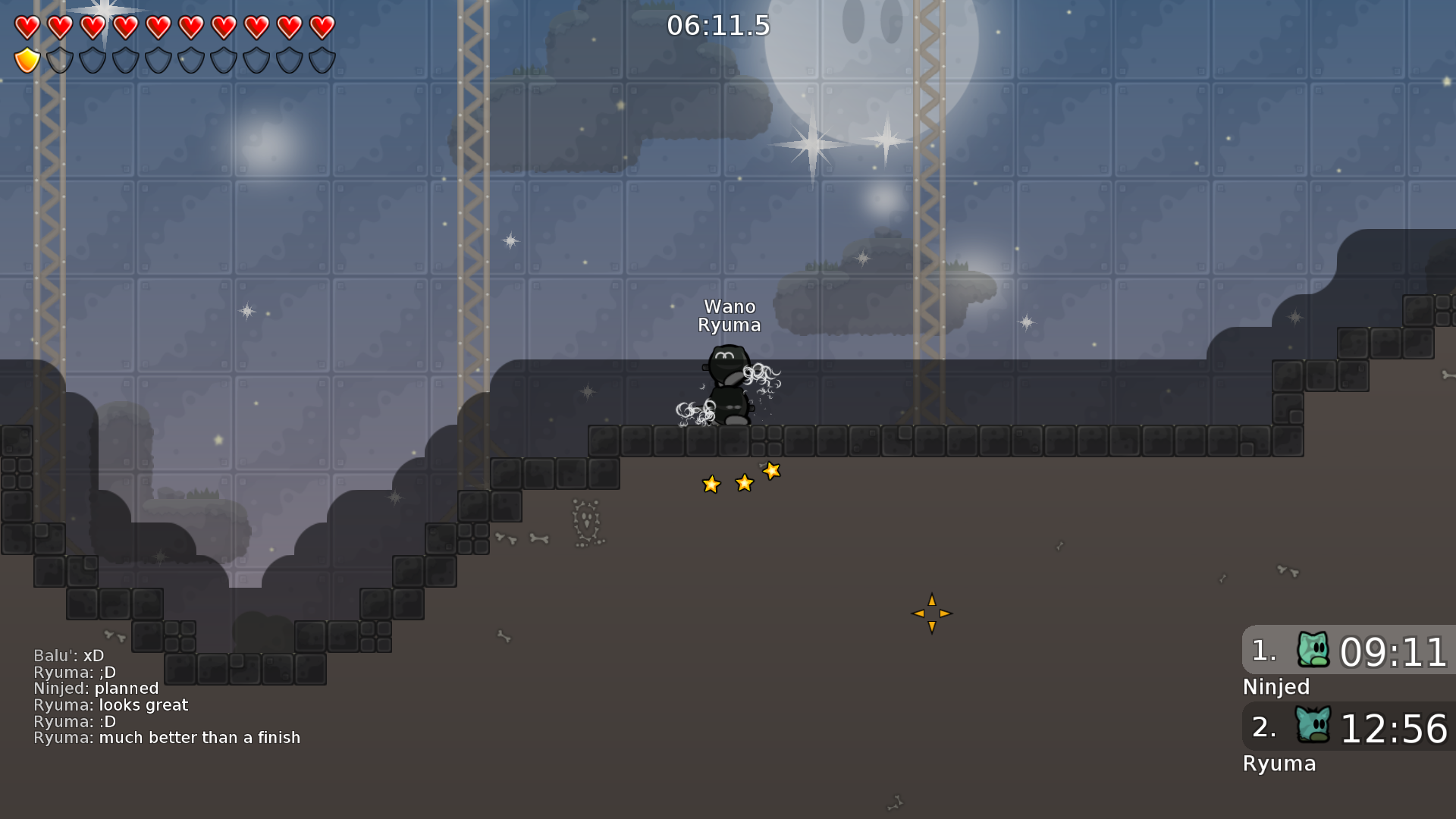Toggle the second shield slot on

point(58,59)
